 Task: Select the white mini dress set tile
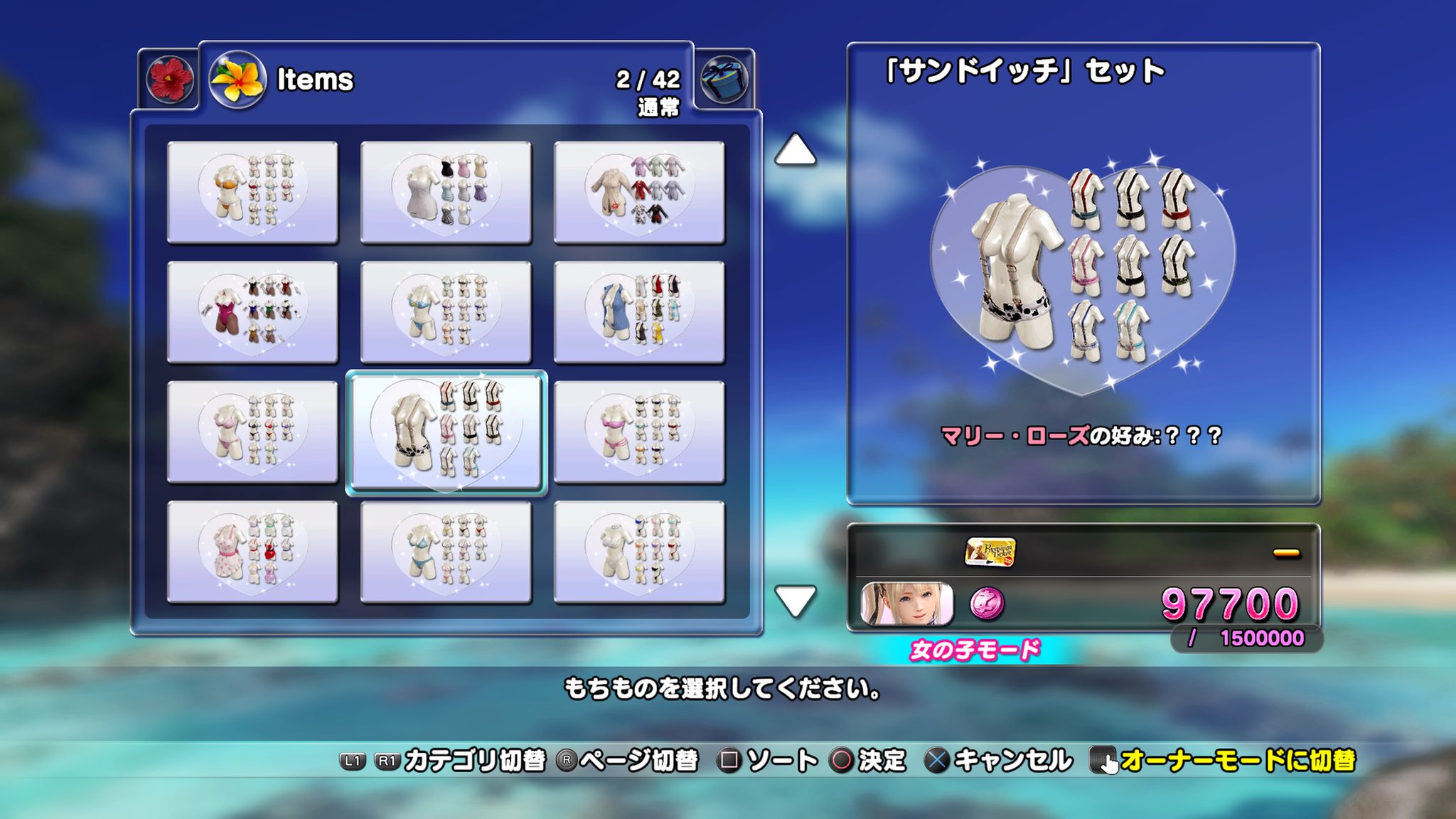click(446, 192)
